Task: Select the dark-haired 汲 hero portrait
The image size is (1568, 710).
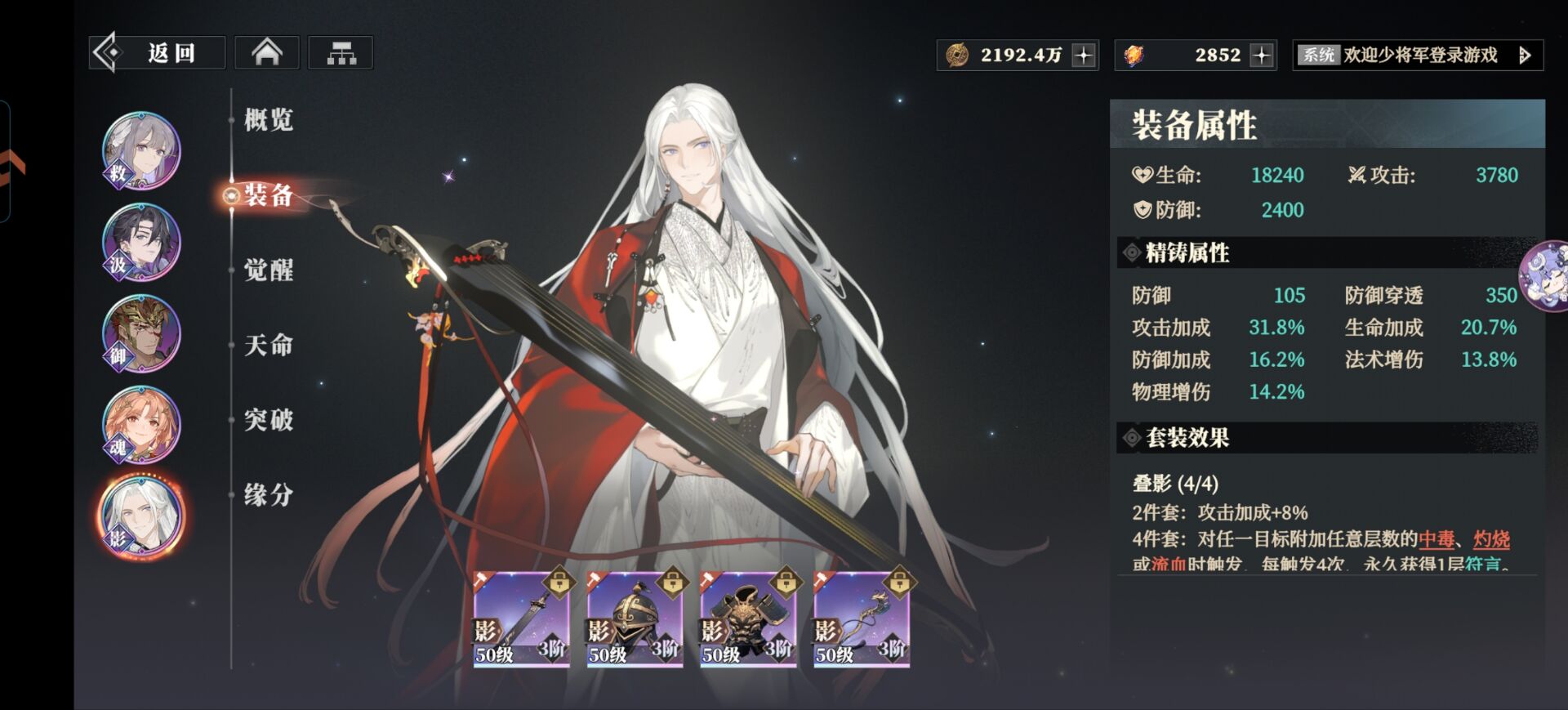Action: (x=141, y=243)
